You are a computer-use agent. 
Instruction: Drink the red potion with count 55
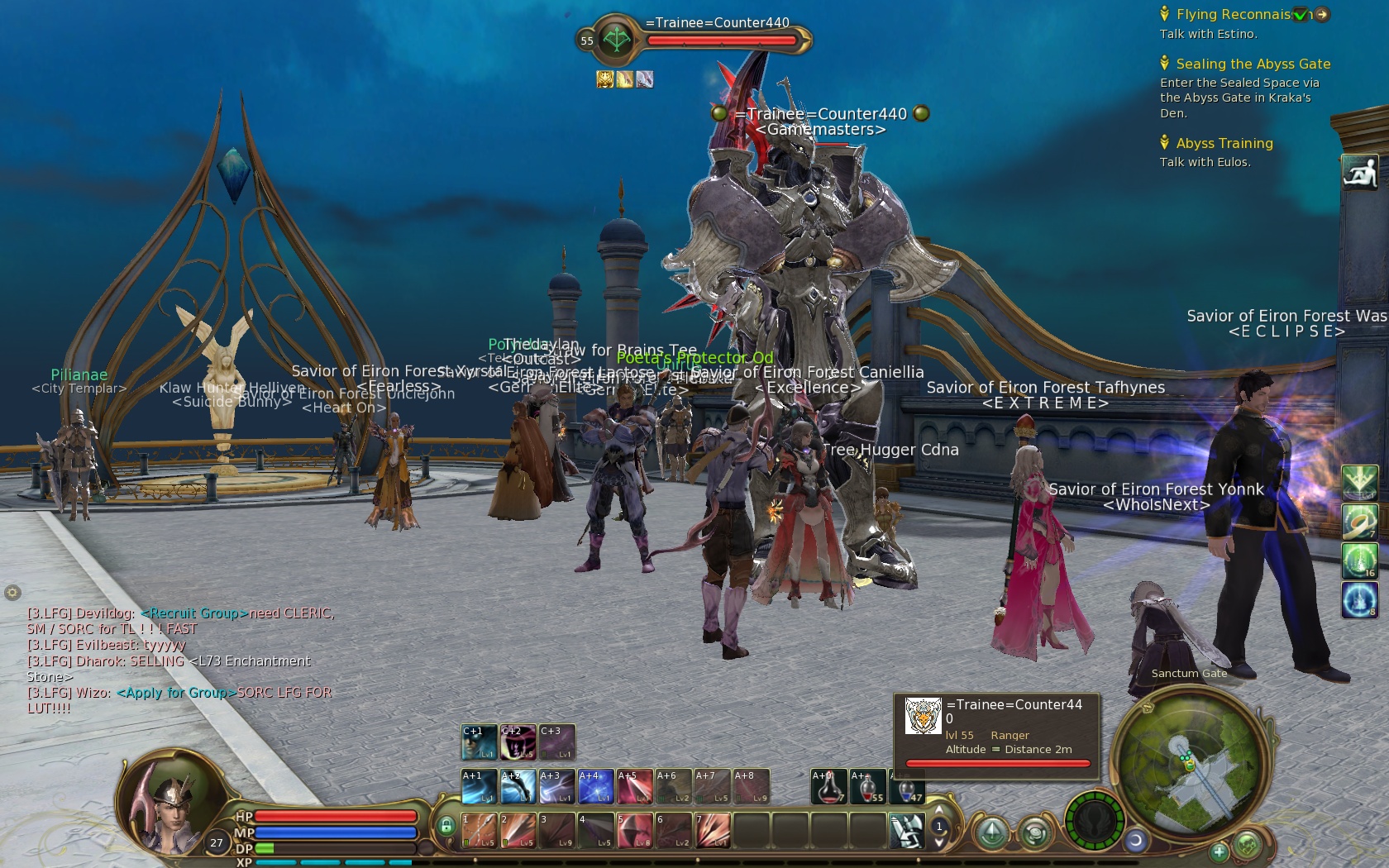pos(867,787)
